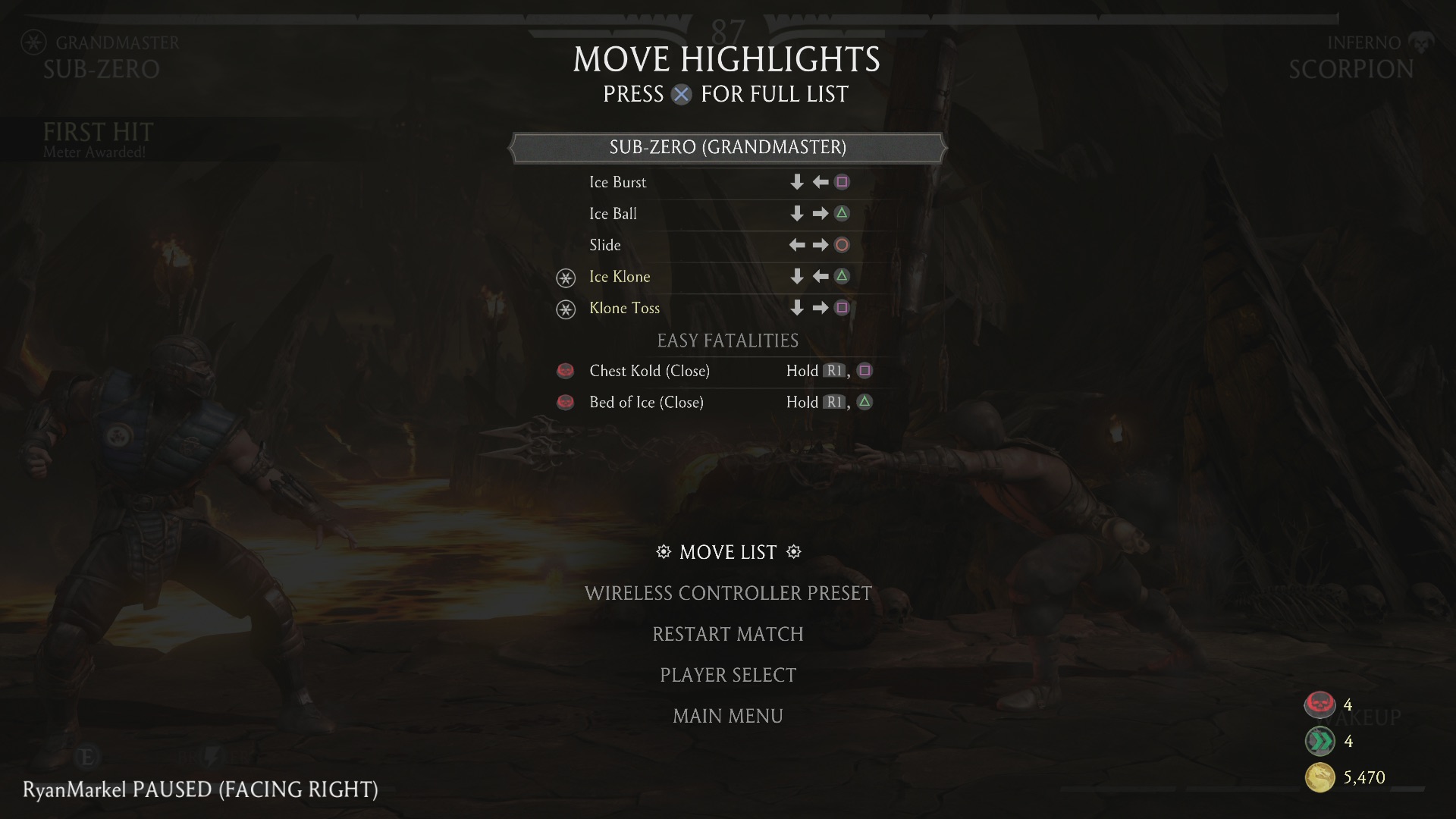Image resolution: width=1456 pixels, height=819 pixels.
Task: Return to Main Menu
Action: click(x=728, y=716)
